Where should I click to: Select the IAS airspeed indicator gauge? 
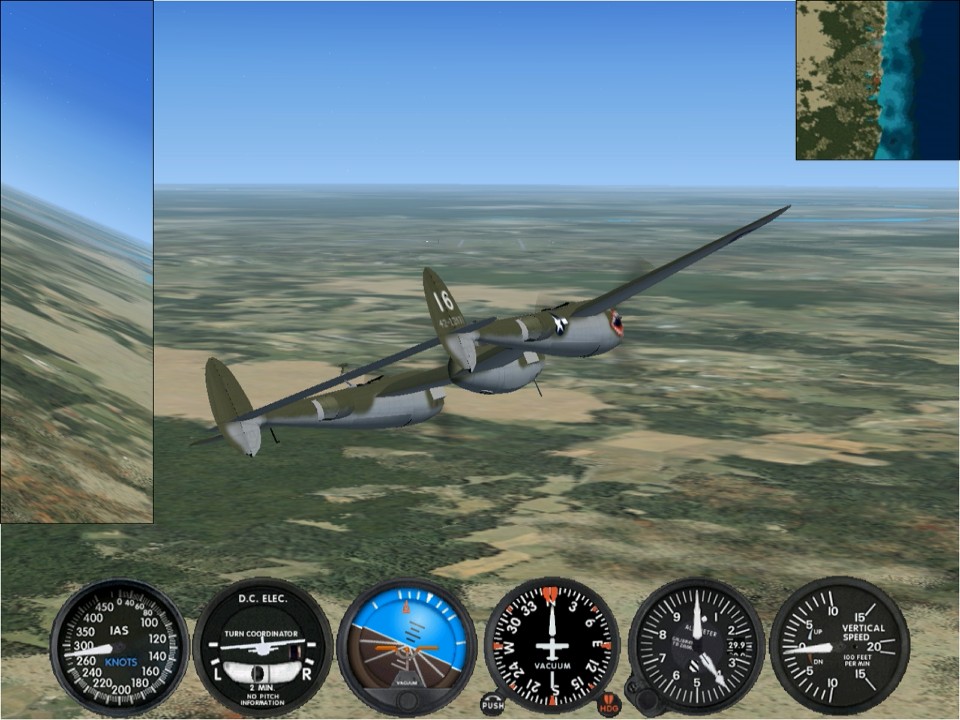[120, 646]
